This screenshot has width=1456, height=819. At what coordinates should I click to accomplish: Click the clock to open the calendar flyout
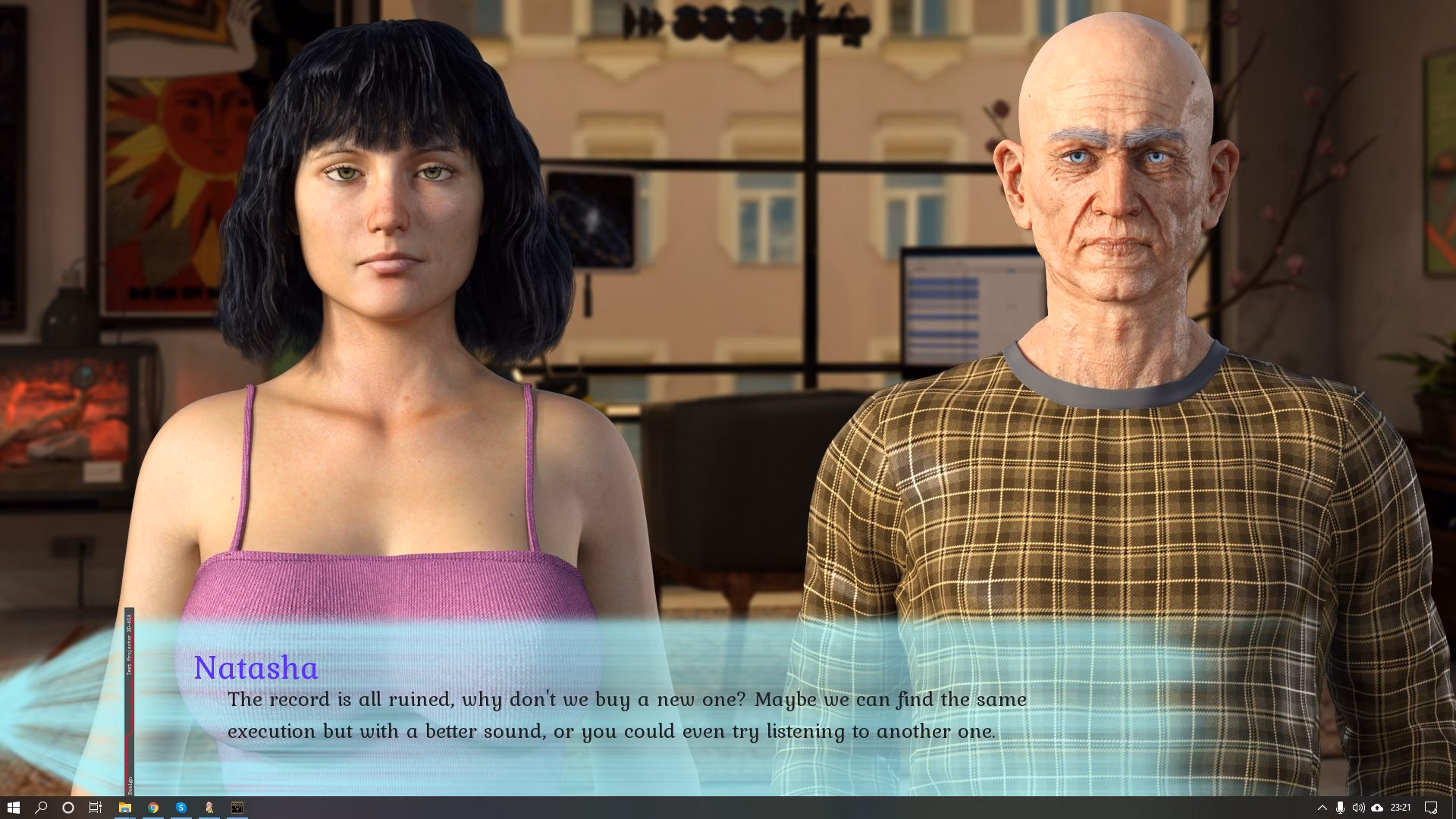coord(1401,806)
